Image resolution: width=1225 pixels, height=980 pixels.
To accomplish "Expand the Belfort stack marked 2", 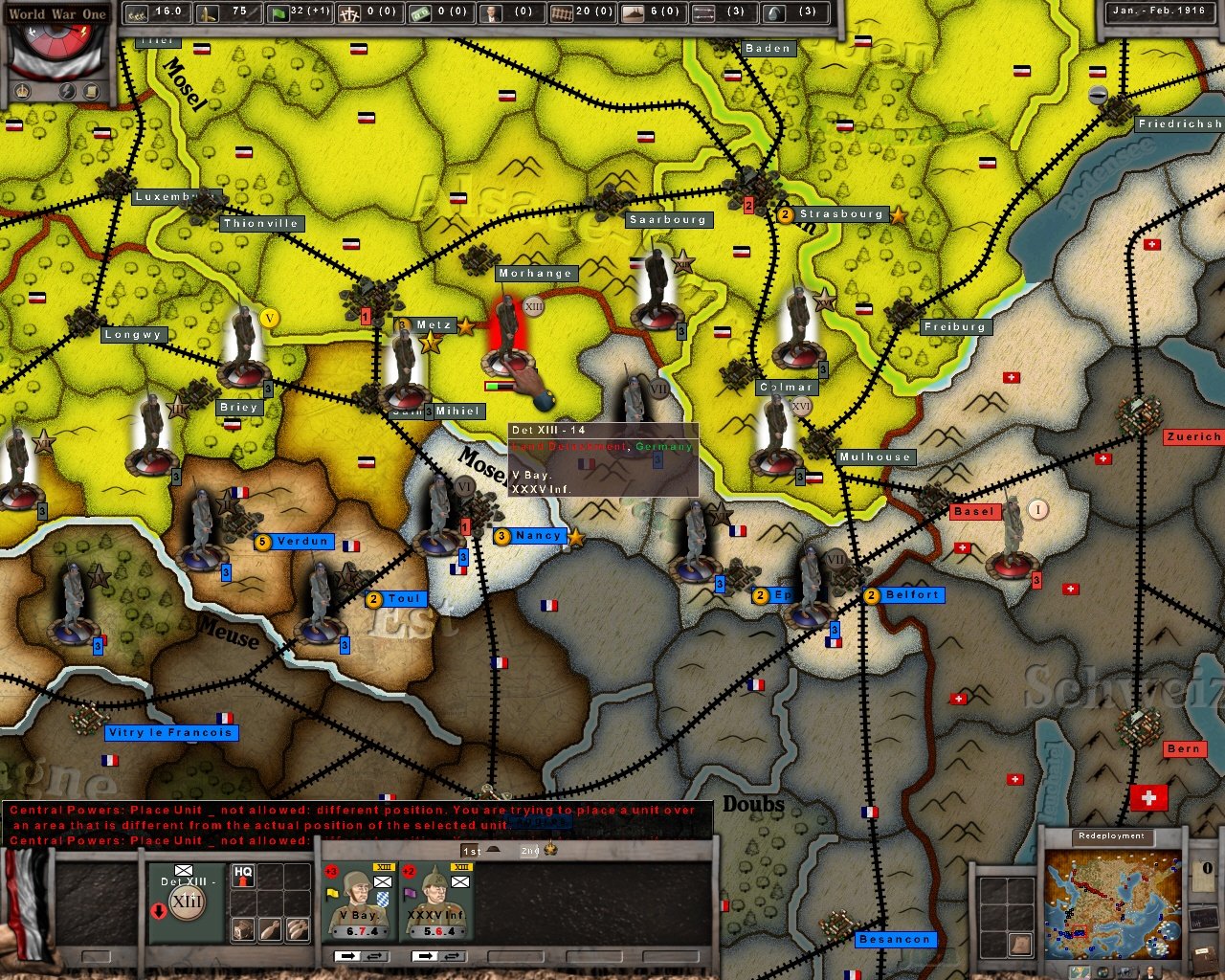I will [x=871, y=595].
